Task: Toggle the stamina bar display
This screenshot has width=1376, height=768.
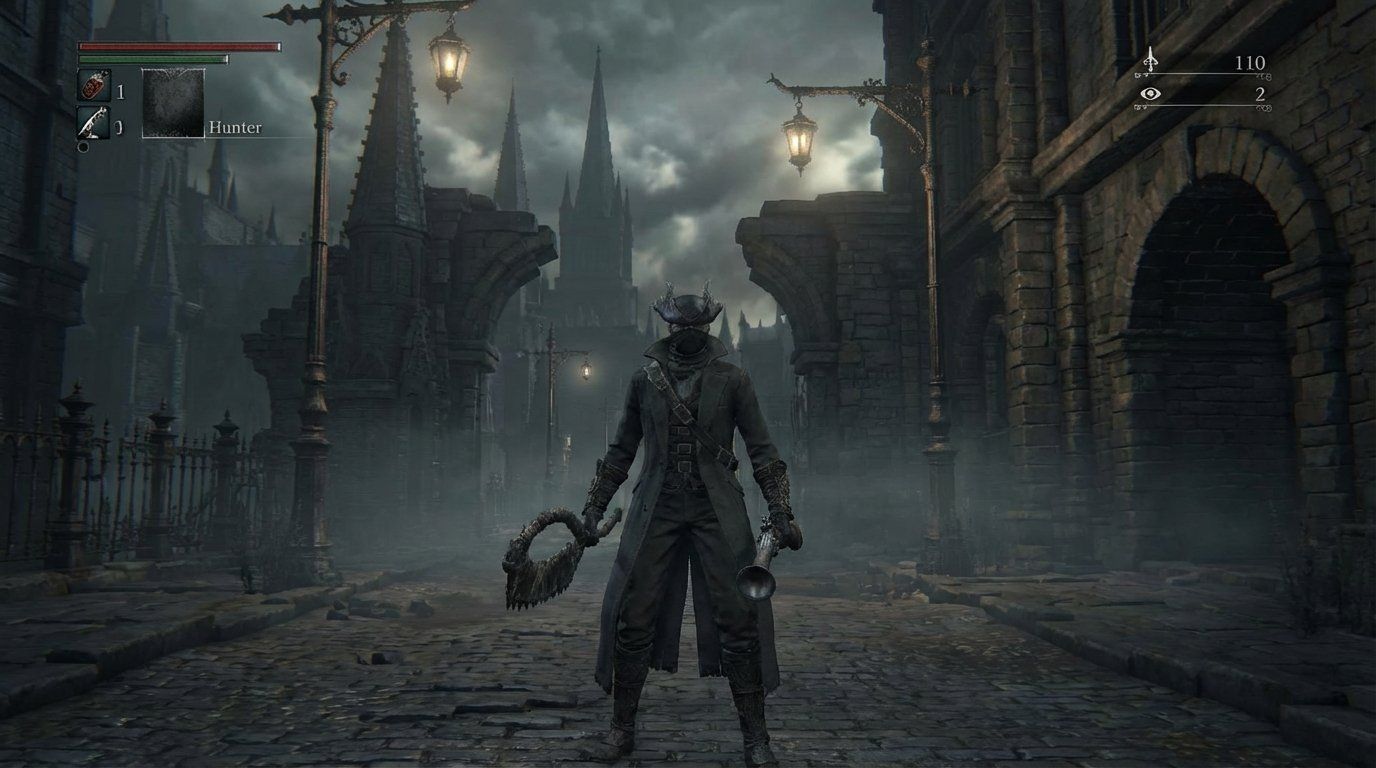Action: (151, 58)
